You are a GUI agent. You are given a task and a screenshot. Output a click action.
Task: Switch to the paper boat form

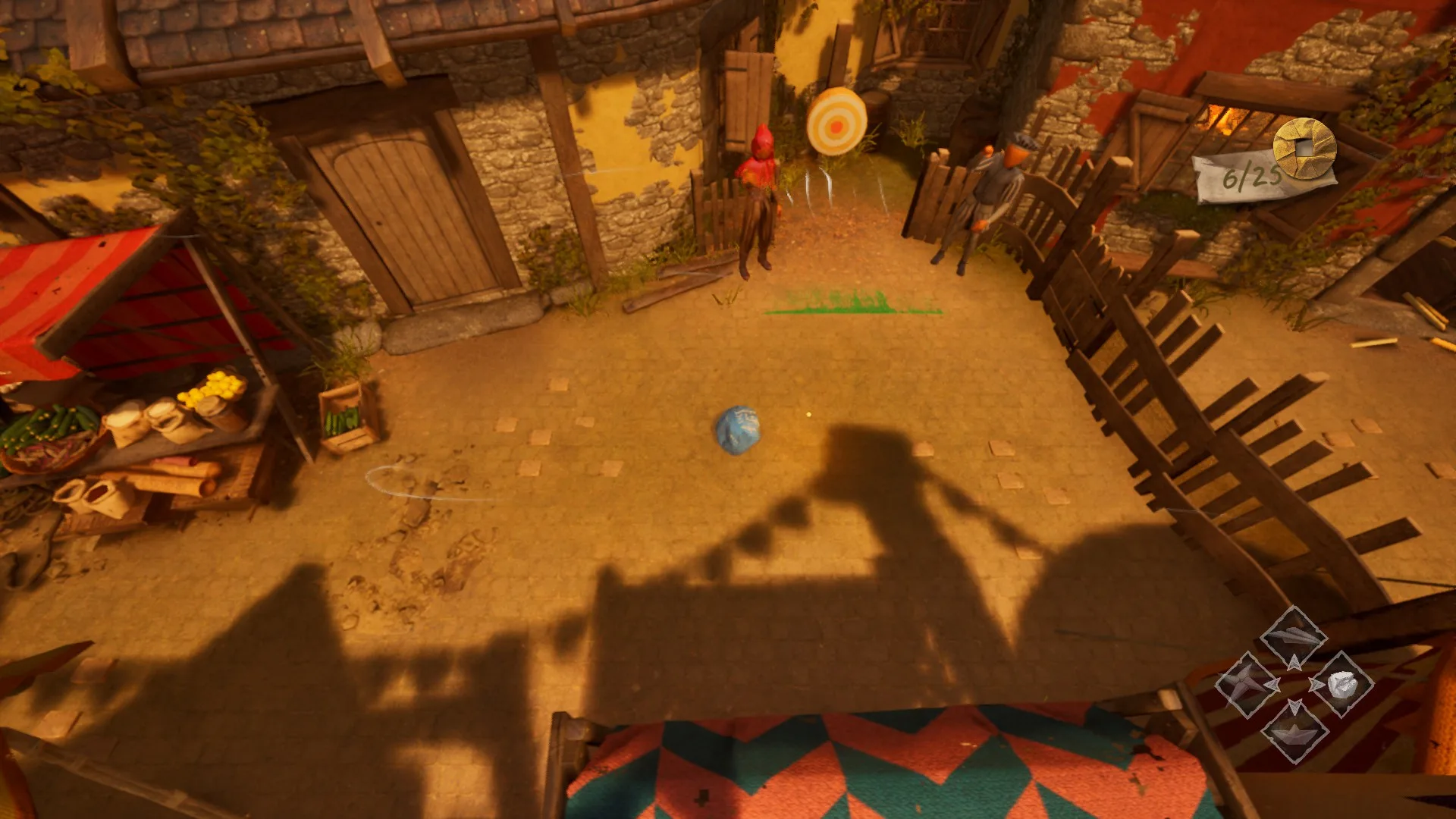[x=1294, y=731]
